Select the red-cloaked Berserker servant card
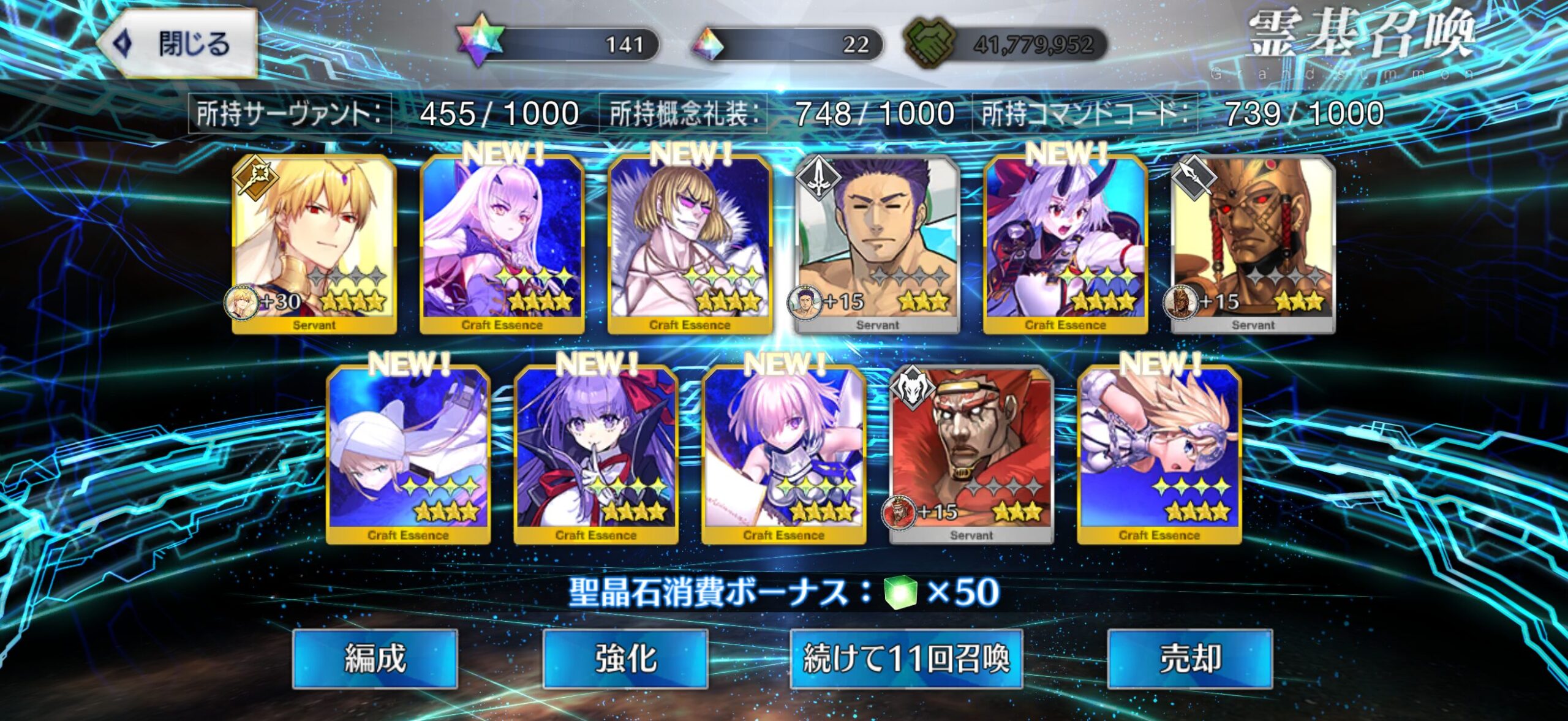 coord(971,455)
